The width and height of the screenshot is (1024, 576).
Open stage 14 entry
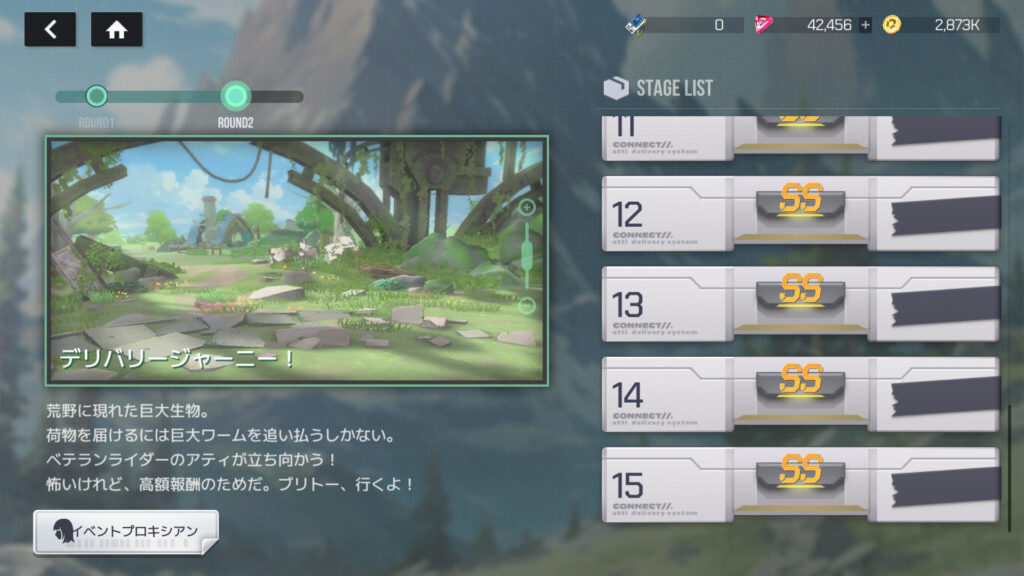tap(799, 394)
